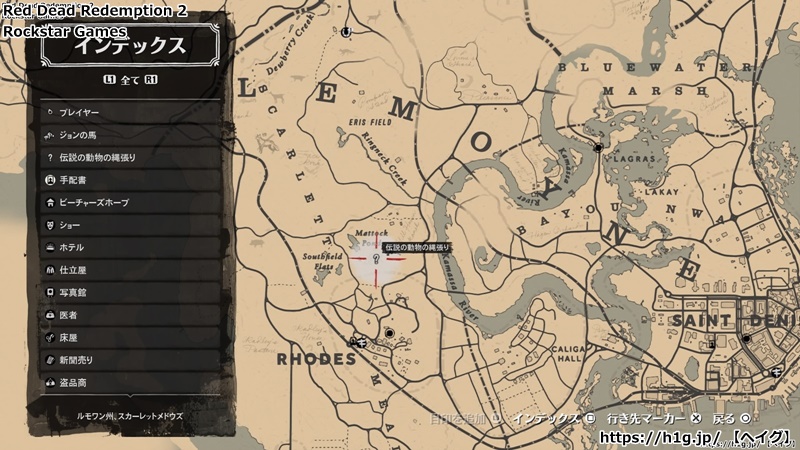The image size is (800, 450).
Task: Select the black circle marker above Rhodes
Action: (389, 333)
